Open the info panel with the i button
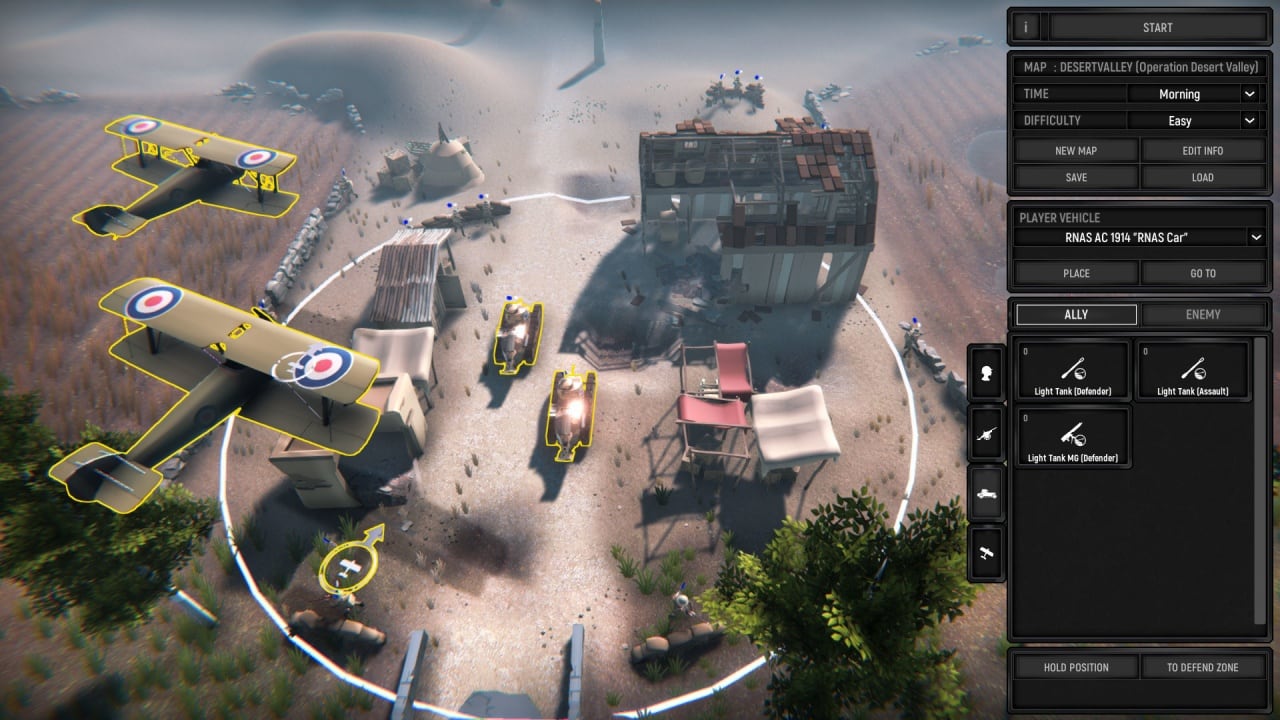This screenshot has height=720, width=1280. (1025, 27)
